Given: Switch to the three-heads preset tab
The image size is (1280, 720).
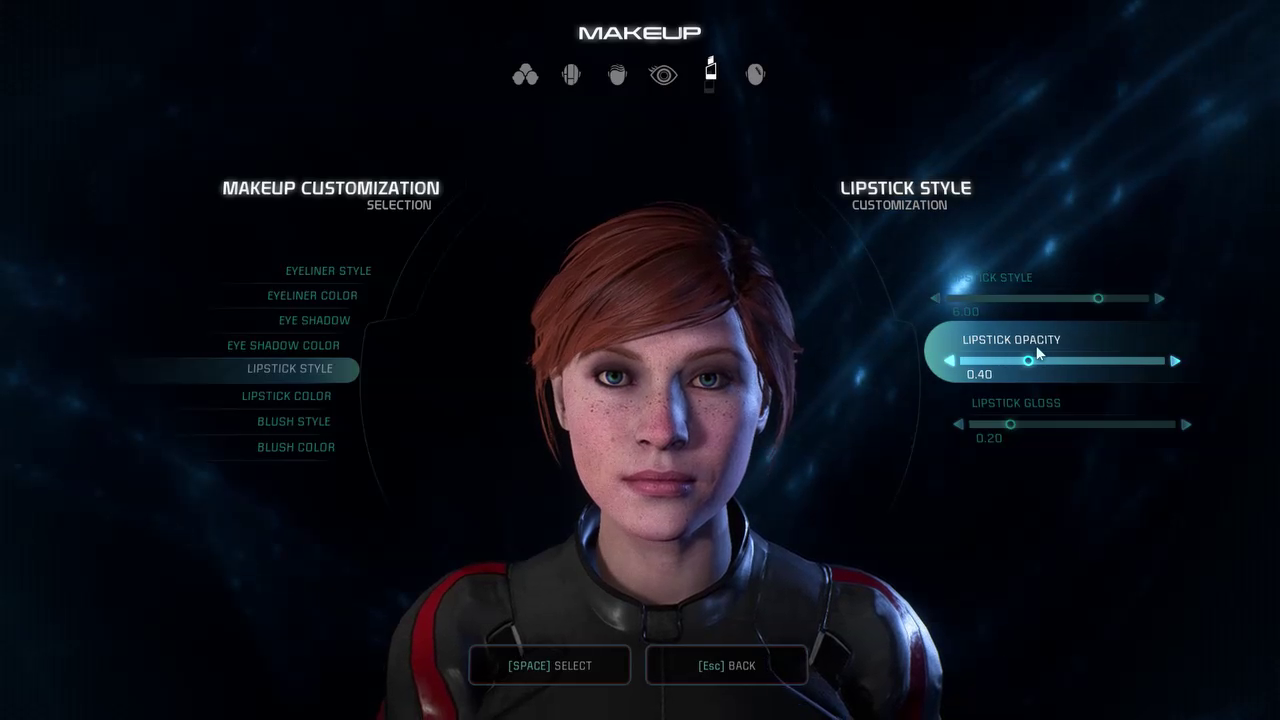Looking at the screenshot, I should (x=525, y=75).
